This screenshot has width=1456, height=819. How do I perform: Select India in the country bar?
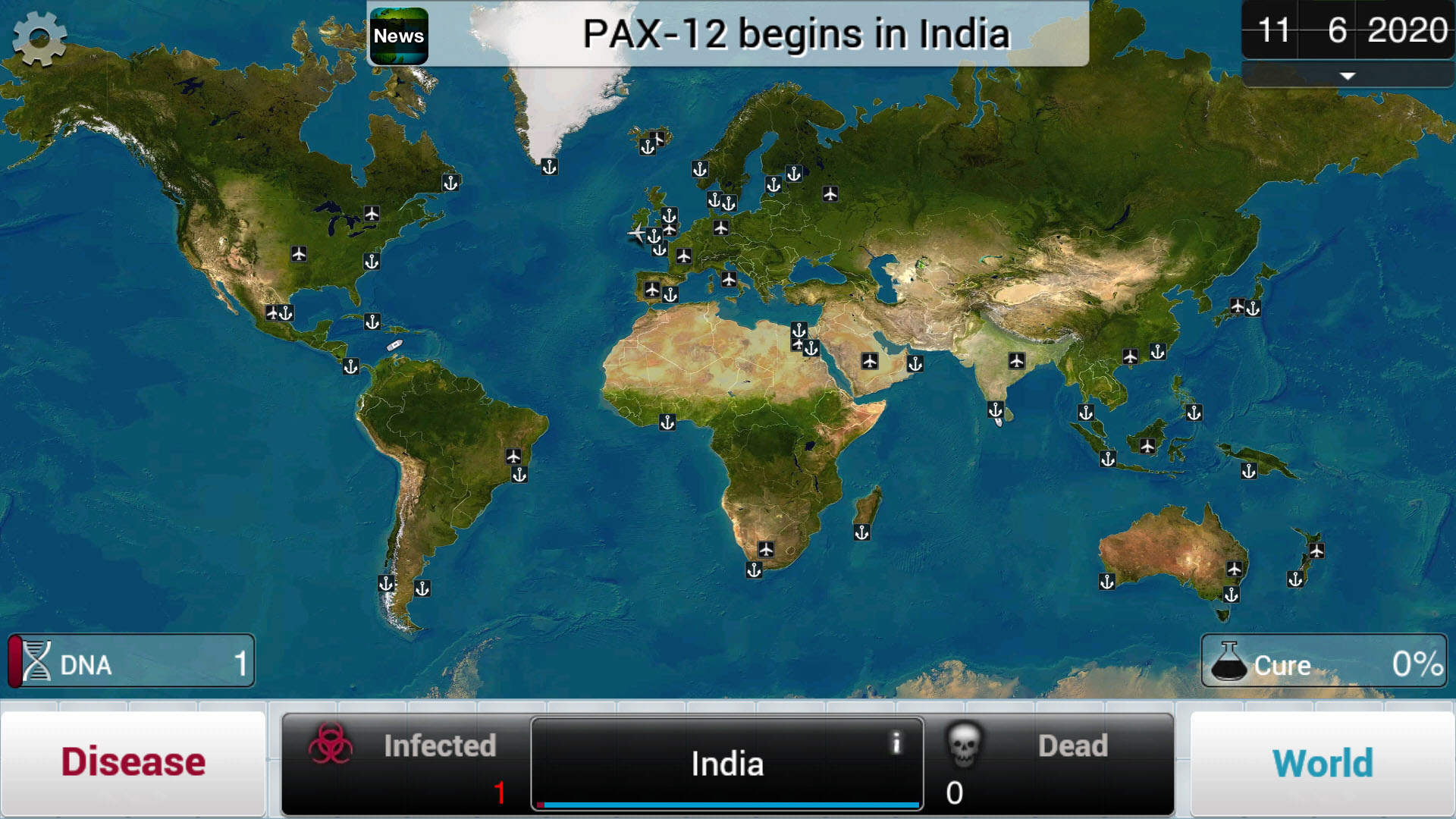[726, 764]
